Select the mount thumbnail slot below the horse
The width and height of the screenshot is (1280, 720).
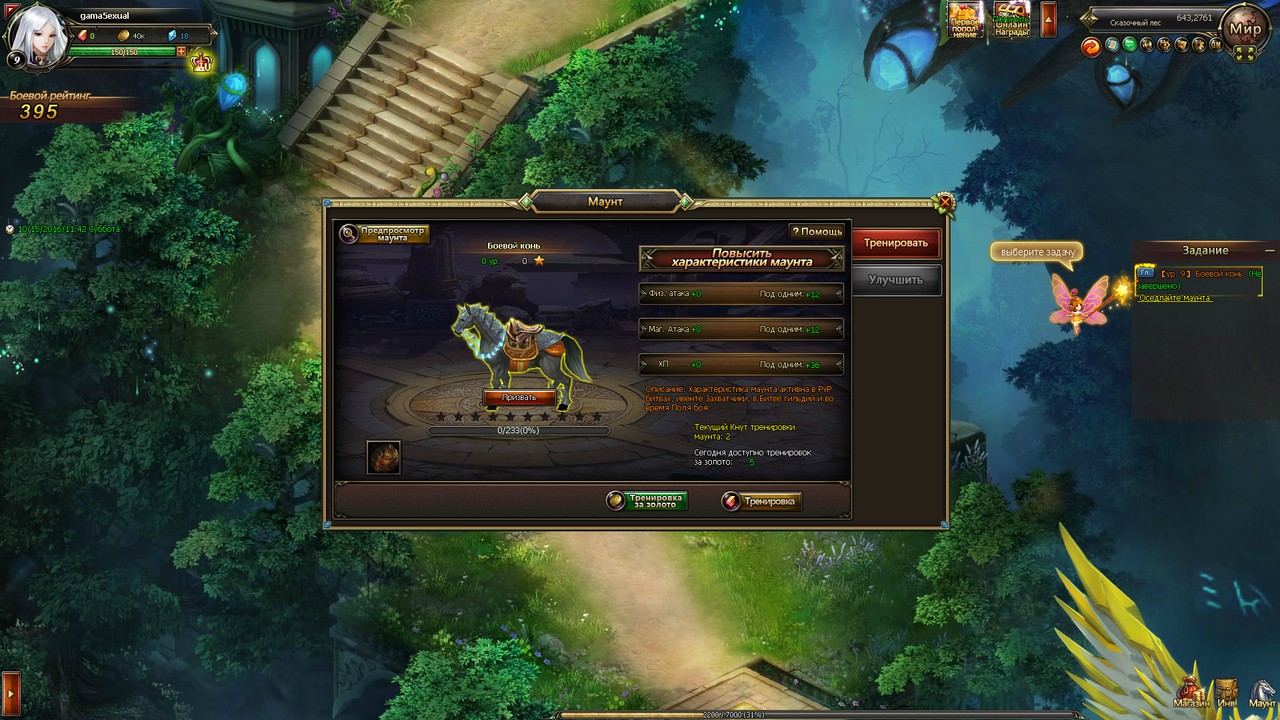384,457
